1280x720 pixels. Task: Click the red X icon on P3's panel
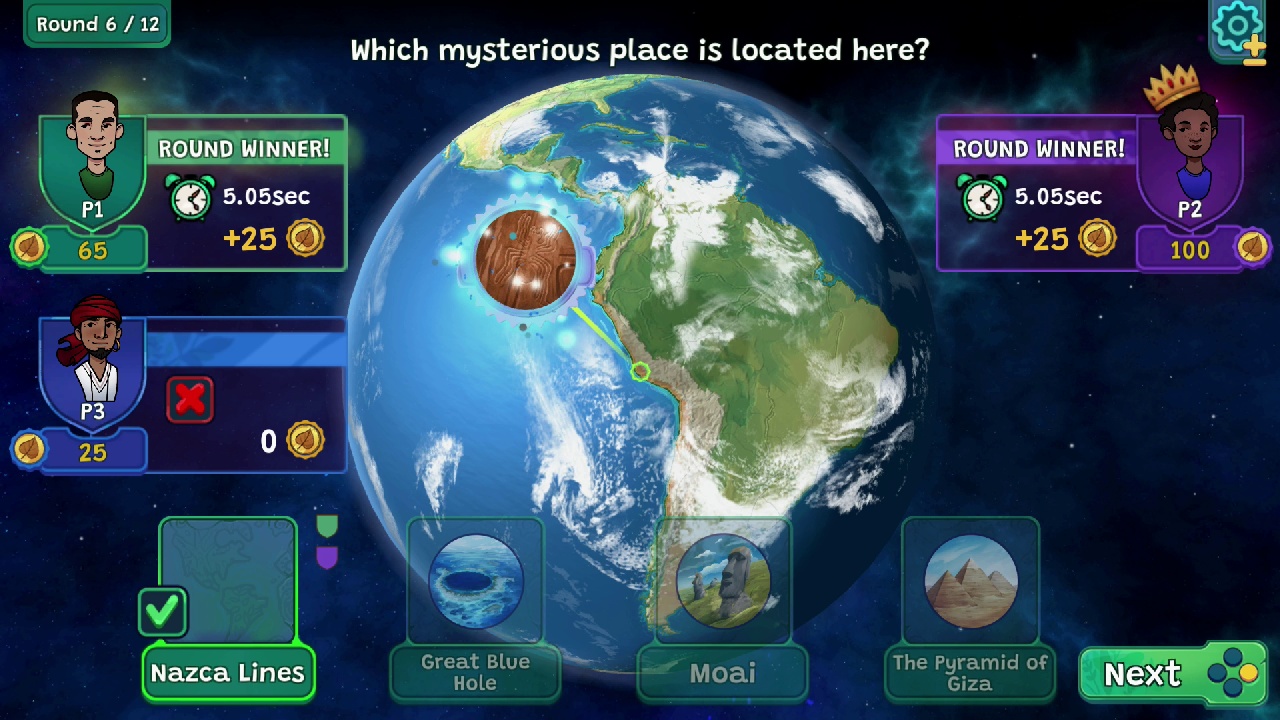[189, 398]
